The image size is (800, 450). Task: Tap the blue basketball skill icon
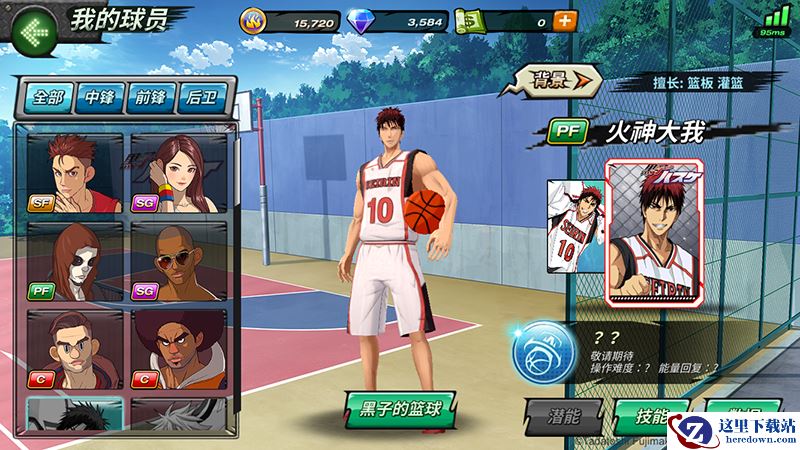click(537, 352)
